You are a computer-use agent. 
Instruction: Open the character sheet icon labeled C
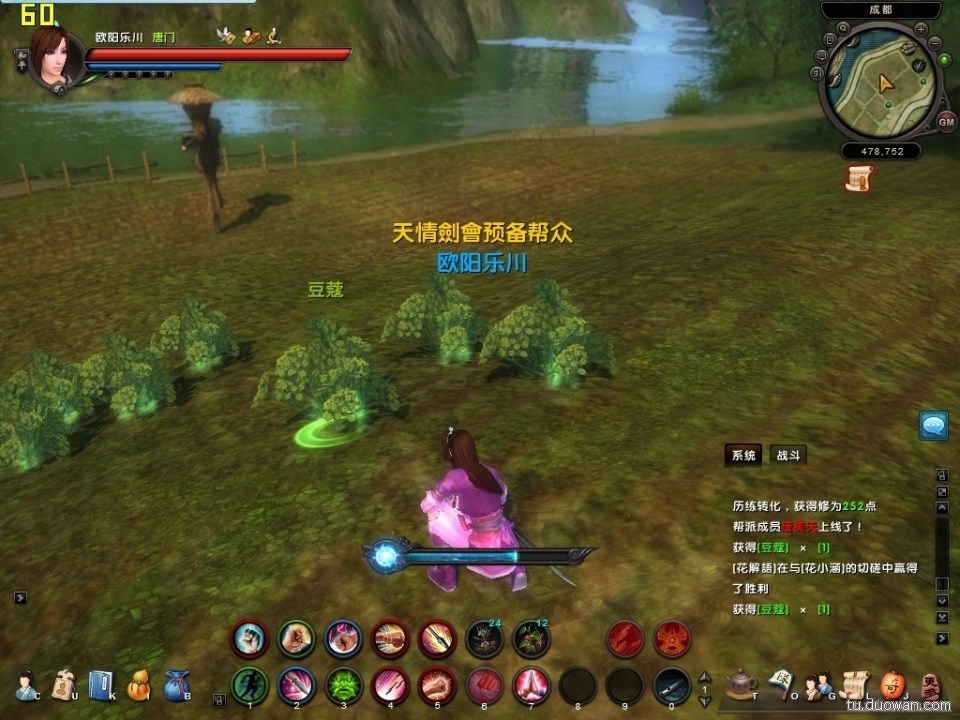(26, 684)
